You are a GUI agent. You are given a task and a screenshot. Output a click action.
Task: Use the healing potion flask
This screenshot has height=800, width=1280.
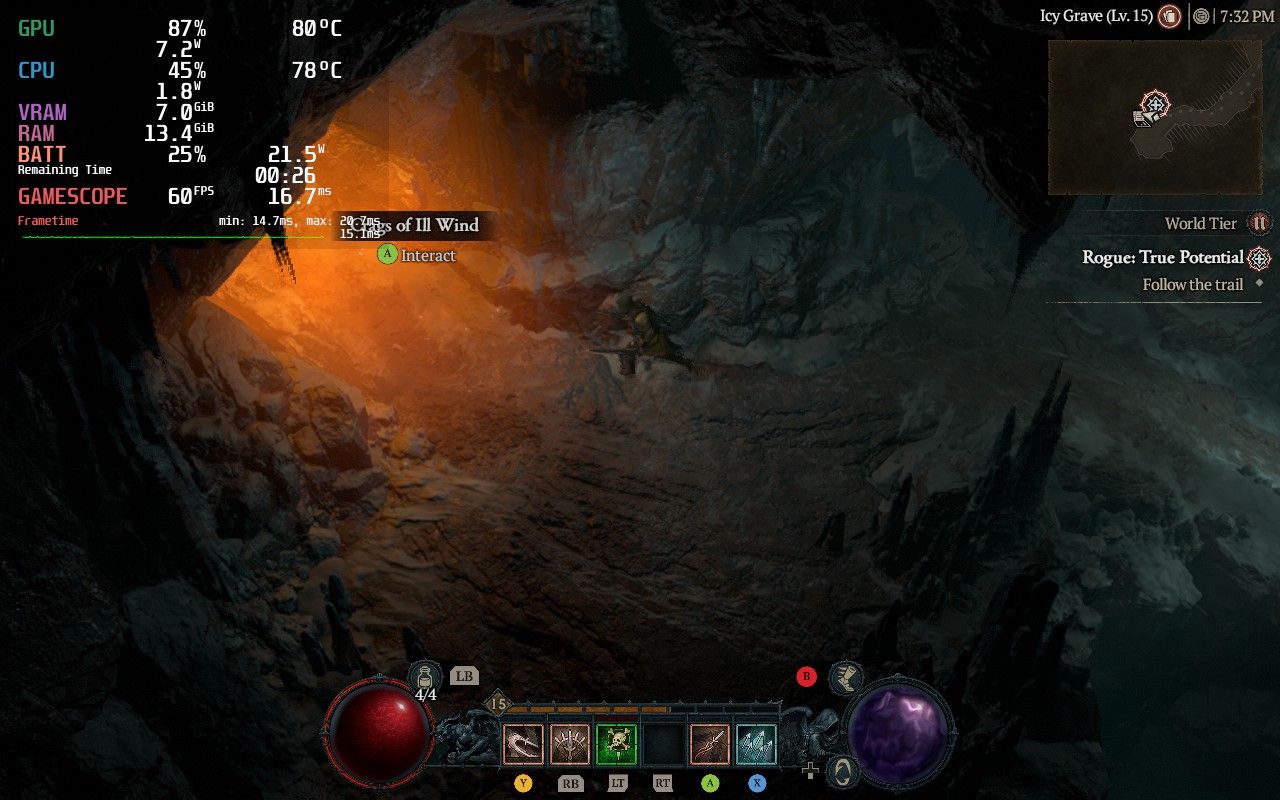click(425, 676)
